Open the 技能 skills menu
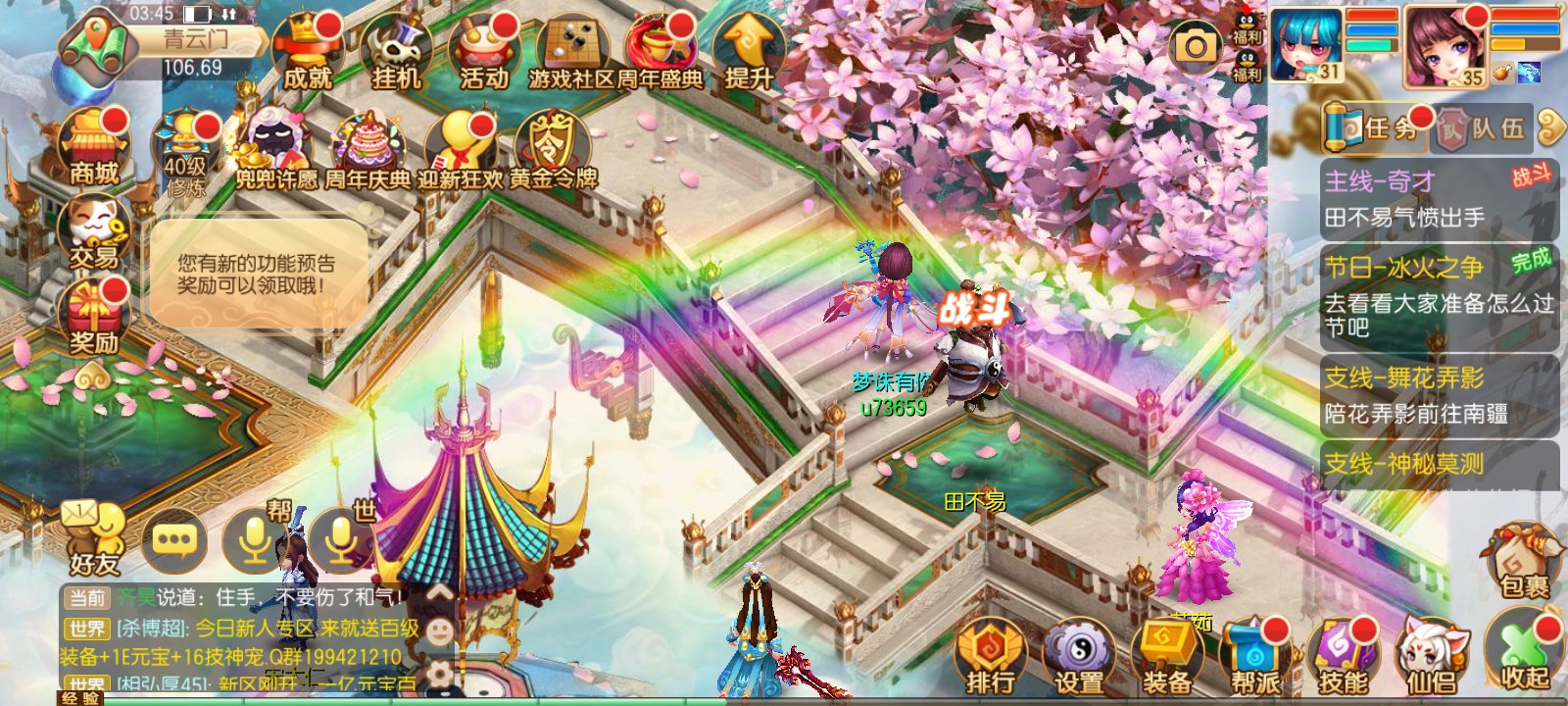 click(x=1344, y=655)
